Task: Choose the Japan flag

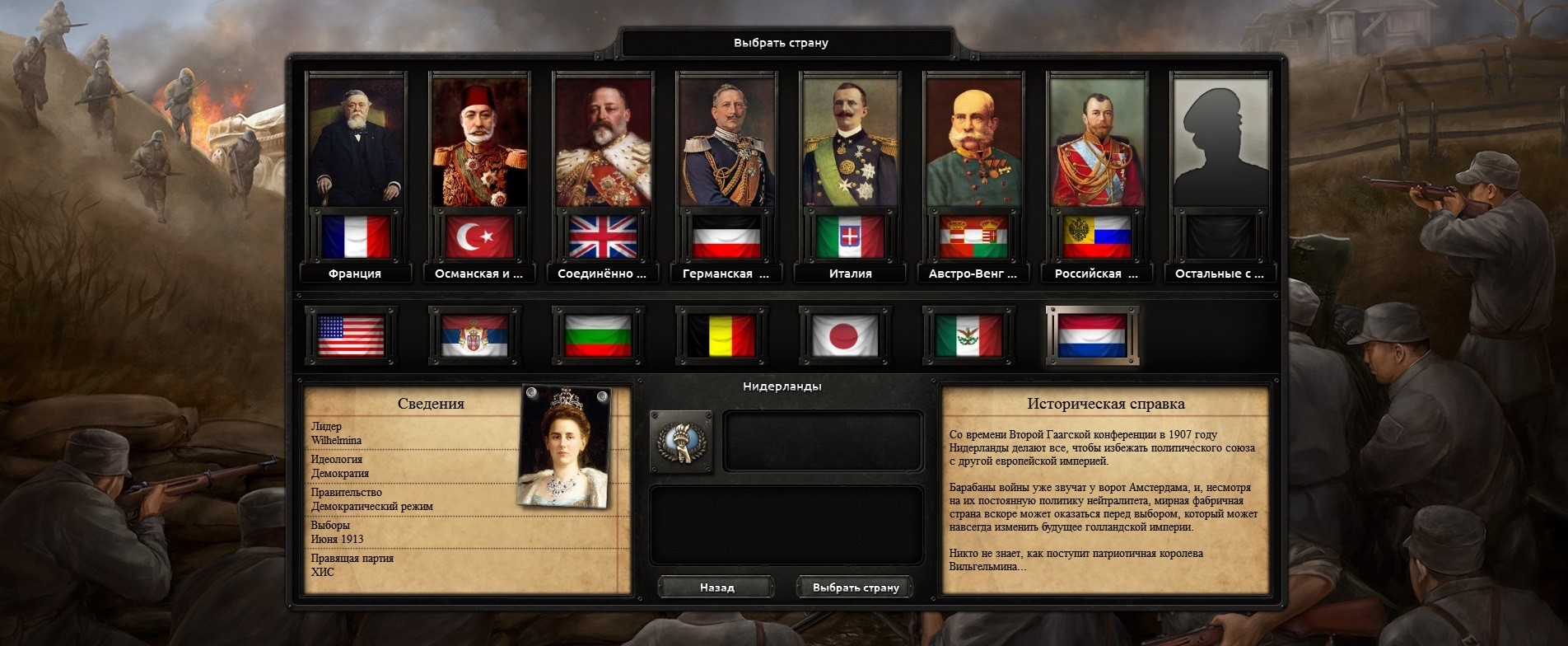Action: click(845, 336)
